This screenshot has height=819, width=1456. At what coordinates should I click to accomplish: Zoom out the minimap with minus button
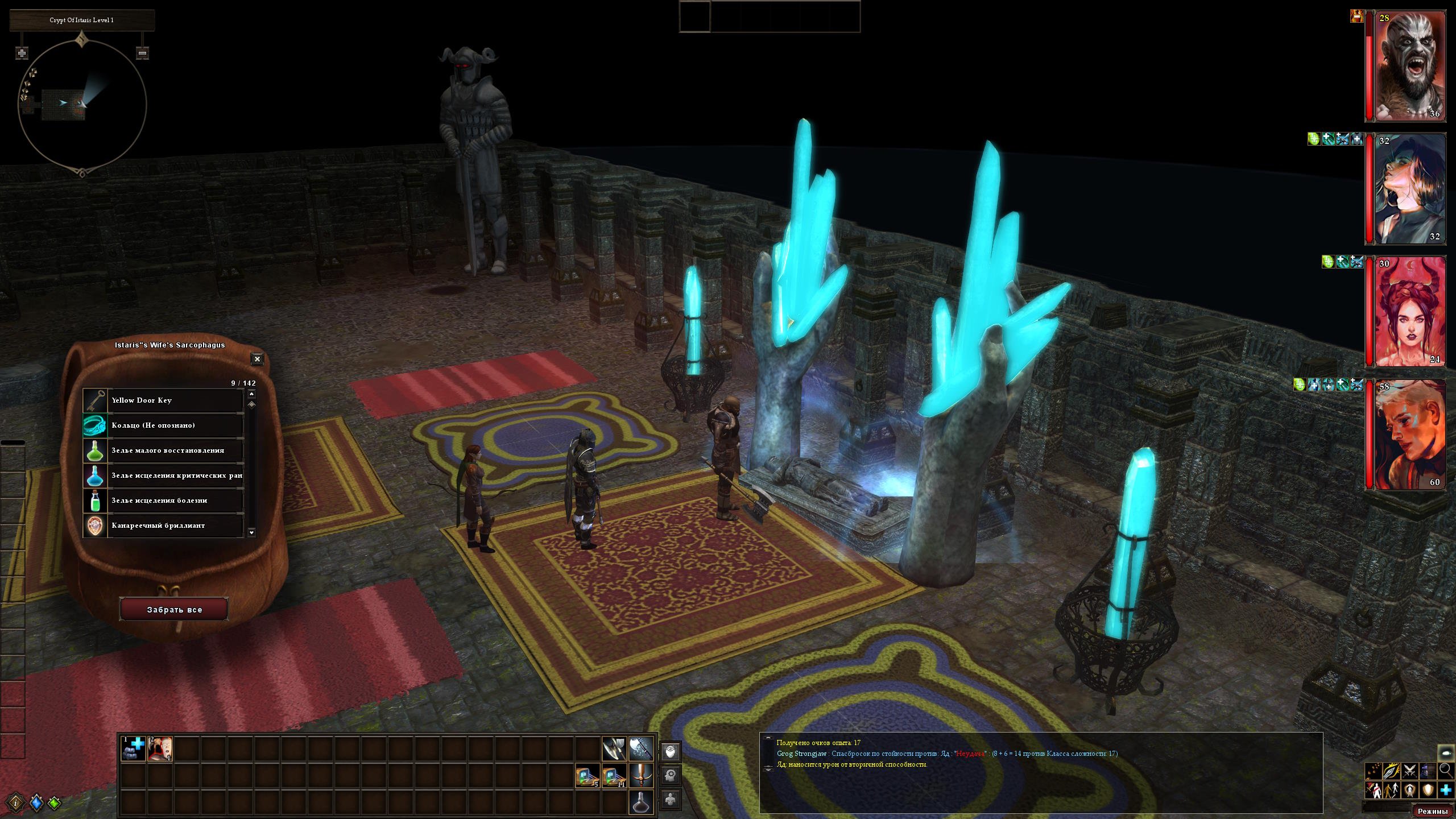pyautogui.click(x=143, y=53)
